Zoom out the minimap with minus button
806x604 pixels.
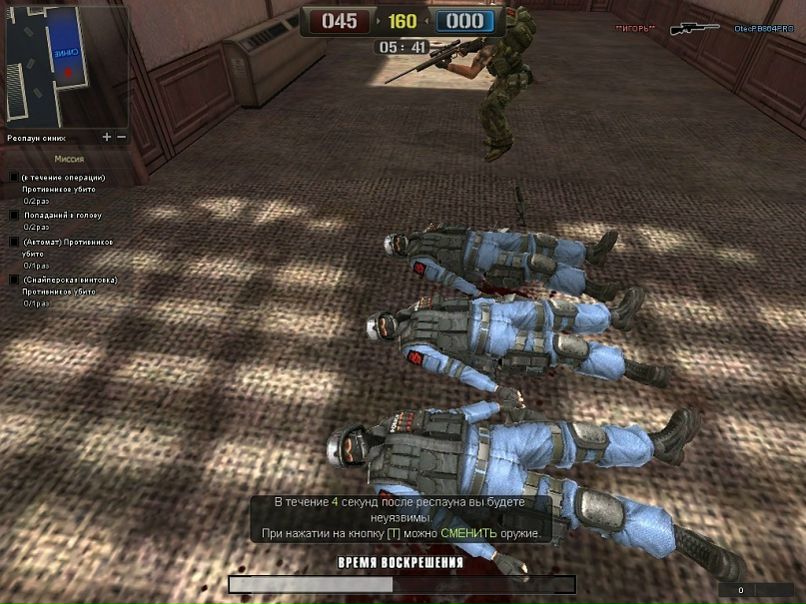click(x=122, y=136)
